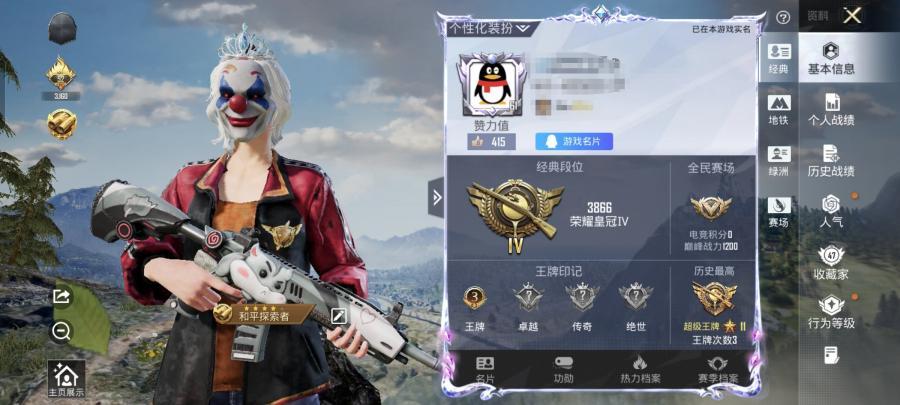The image size is (900, 405).
Task: Open the question mark help icon
Action: point(783,17)
